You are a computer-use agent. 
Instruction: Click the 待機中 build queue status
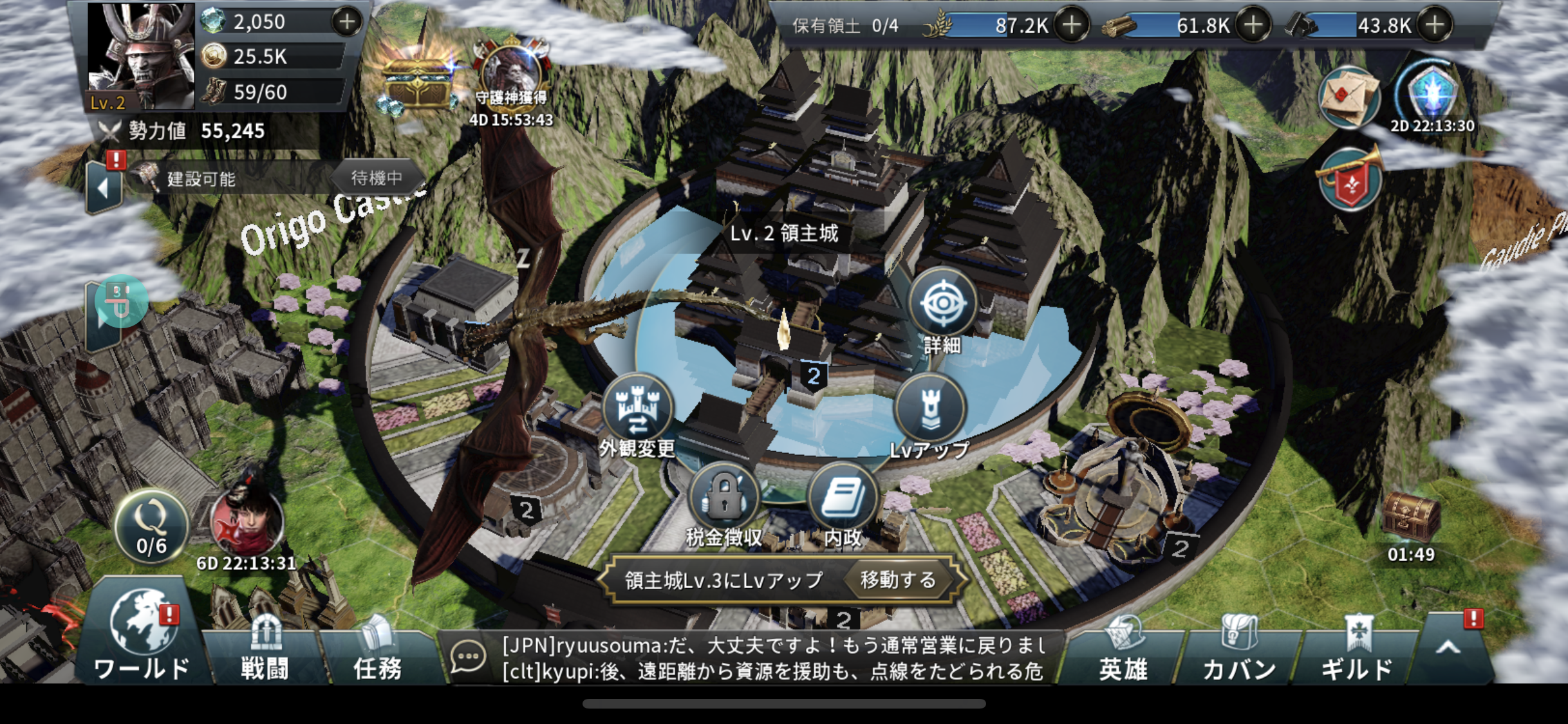[x=377, y=178]
